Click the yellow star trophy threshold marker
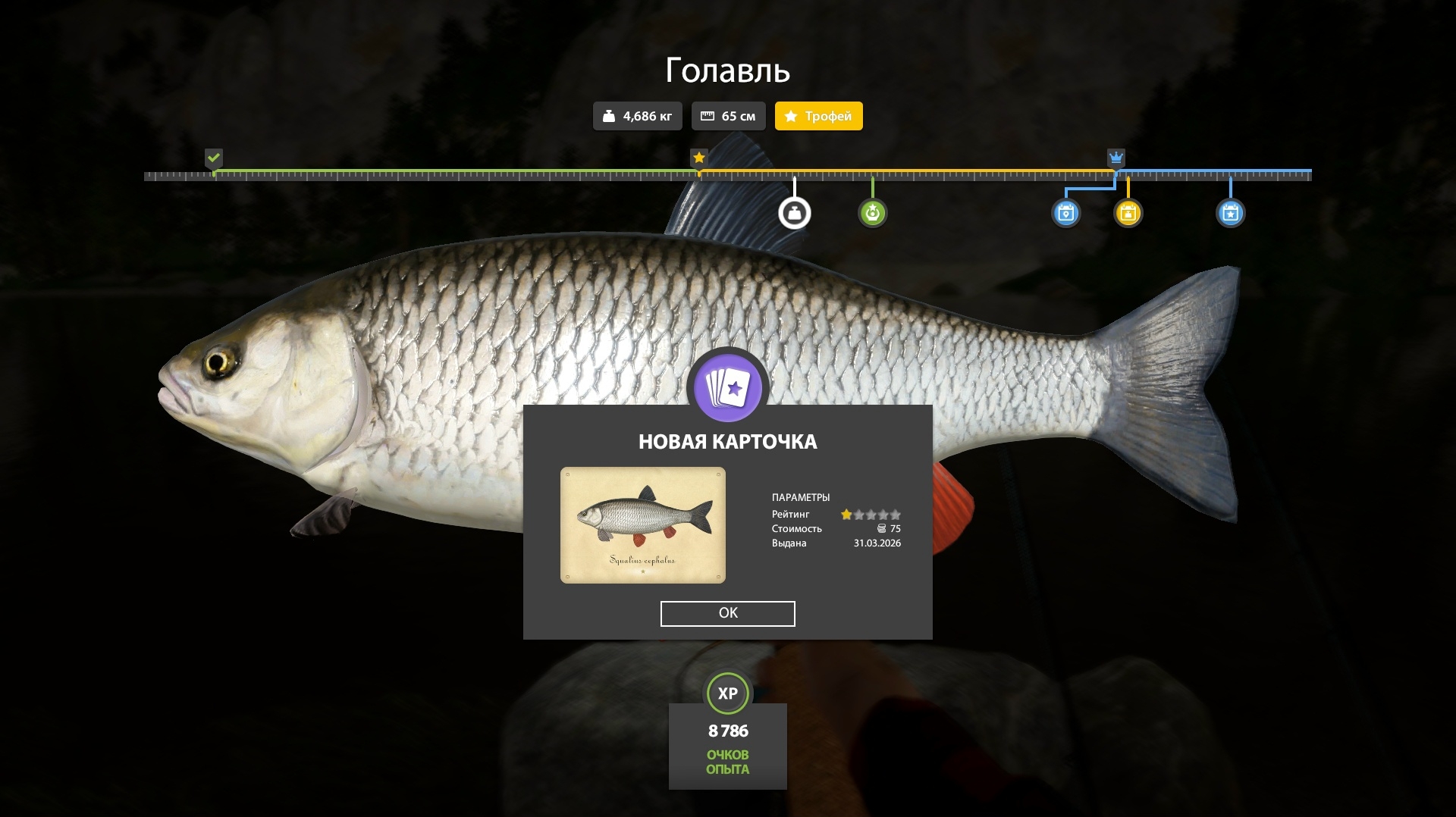 click(699, 158)
